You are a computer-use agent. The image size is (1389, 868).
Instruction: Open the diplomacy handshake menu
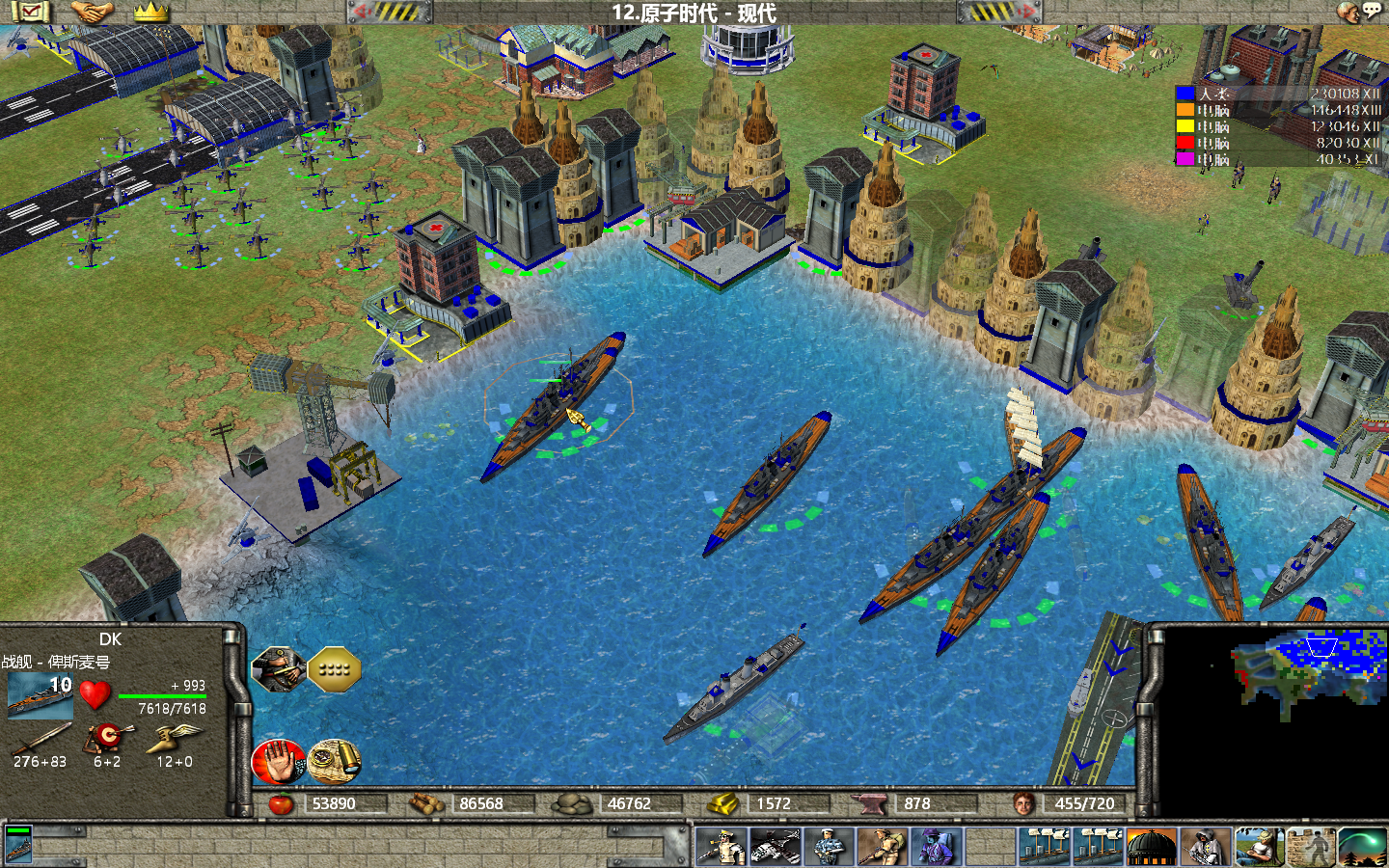click(93, 12)
